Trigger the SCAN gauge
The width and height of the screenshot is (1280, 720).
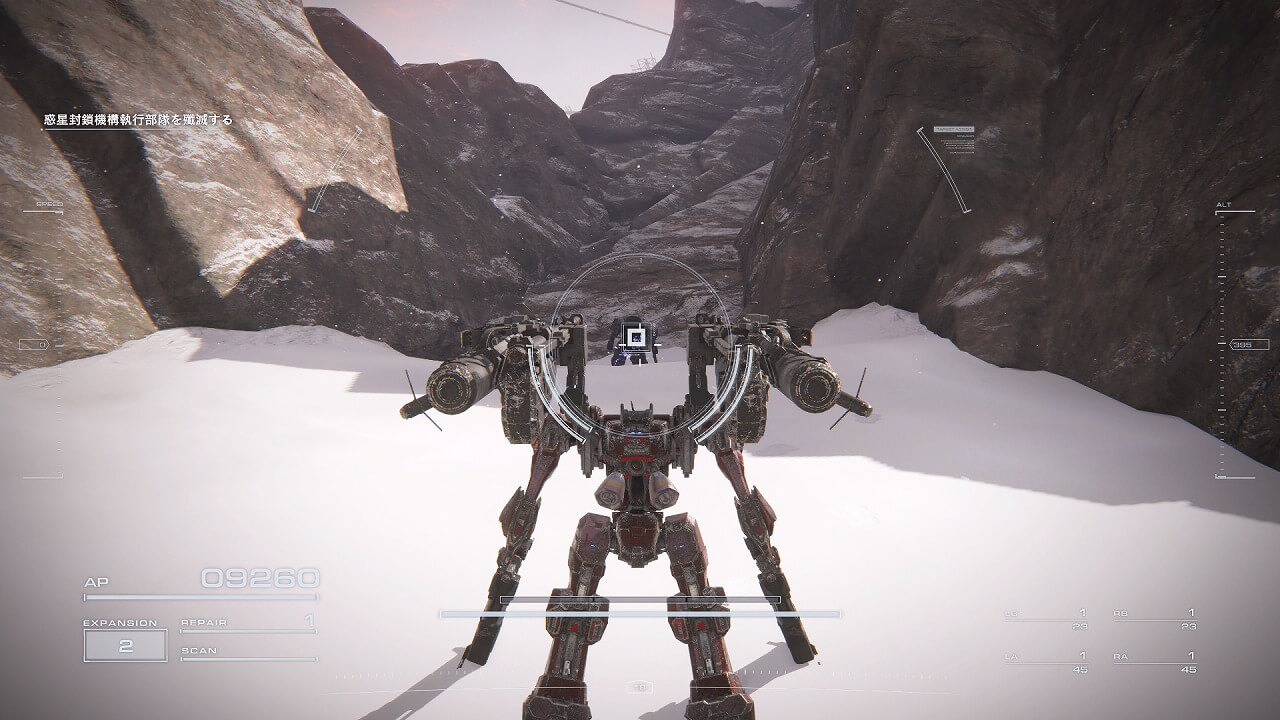click(x=247, y=653)
